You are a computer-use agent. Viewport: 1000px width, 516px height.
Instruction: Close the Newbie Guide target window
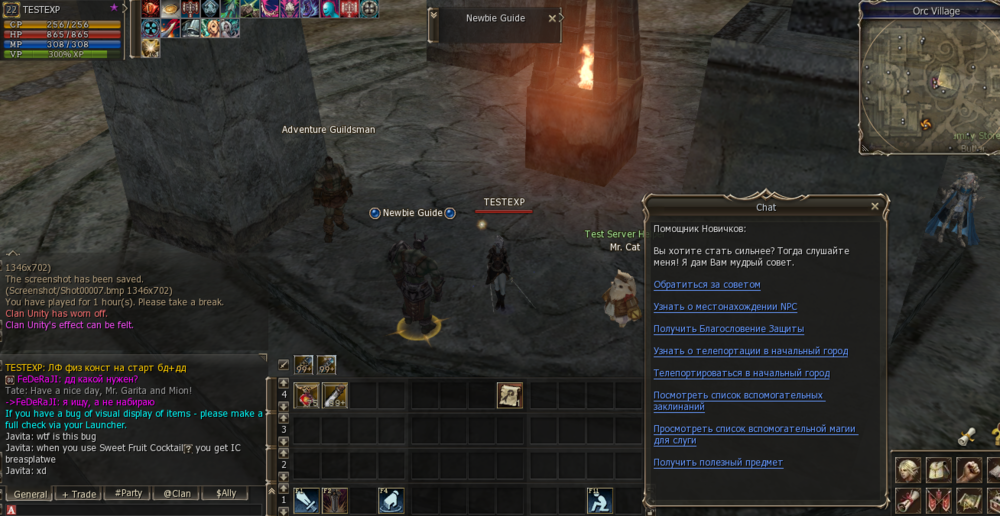(x=552, y=18)
